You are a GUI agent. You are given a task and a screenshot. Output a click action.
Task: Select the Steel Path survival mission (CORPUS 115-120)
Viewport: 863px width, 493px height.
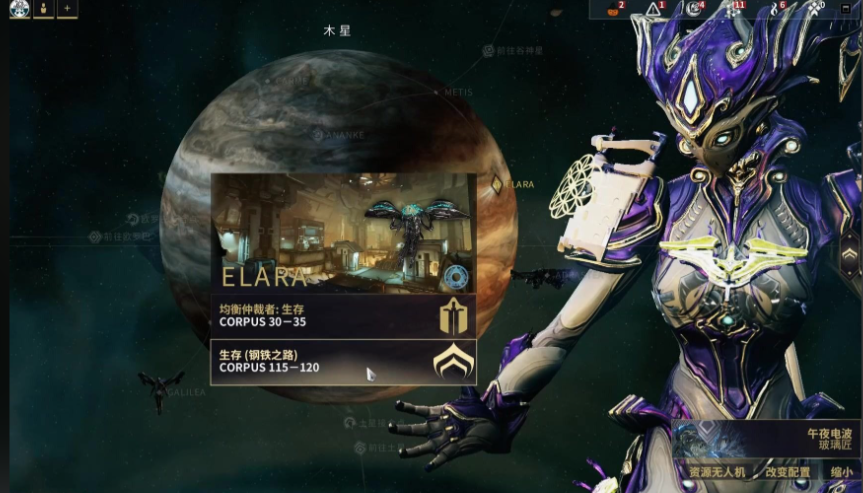pyautogui.click(x=342, y=361)
